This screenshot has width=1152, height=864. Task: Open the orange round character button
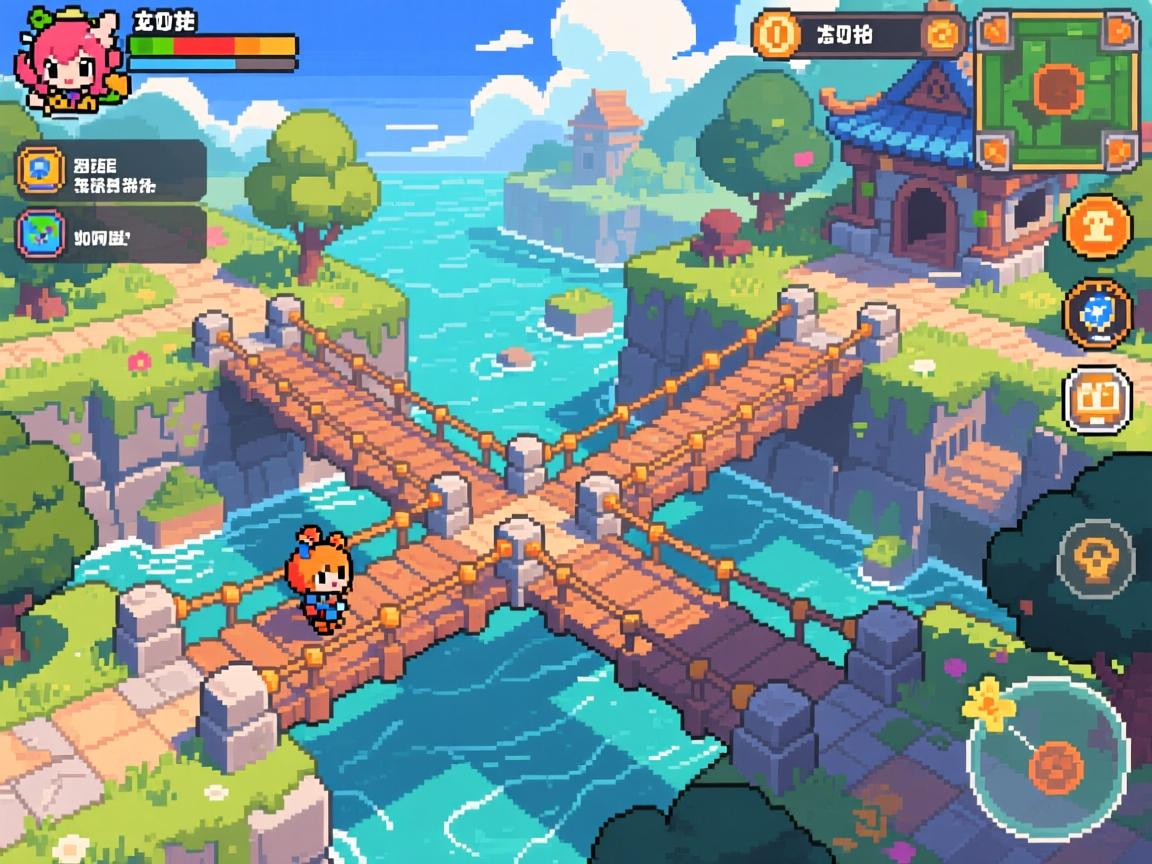(1098, 227)
